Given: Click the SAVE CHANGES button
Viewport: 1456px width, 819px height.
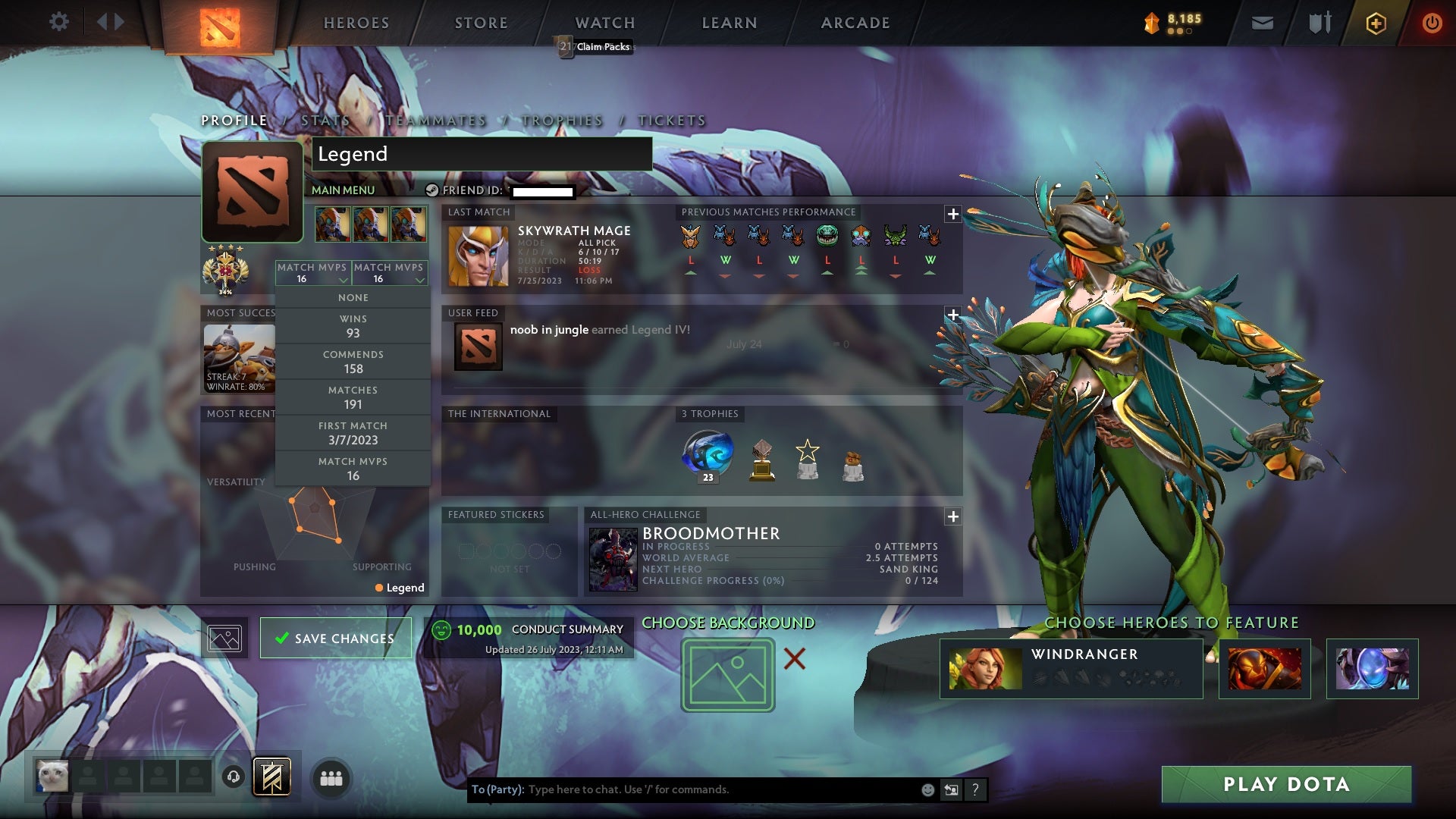Looking at the screenshot, I should [x=335, y=638].
